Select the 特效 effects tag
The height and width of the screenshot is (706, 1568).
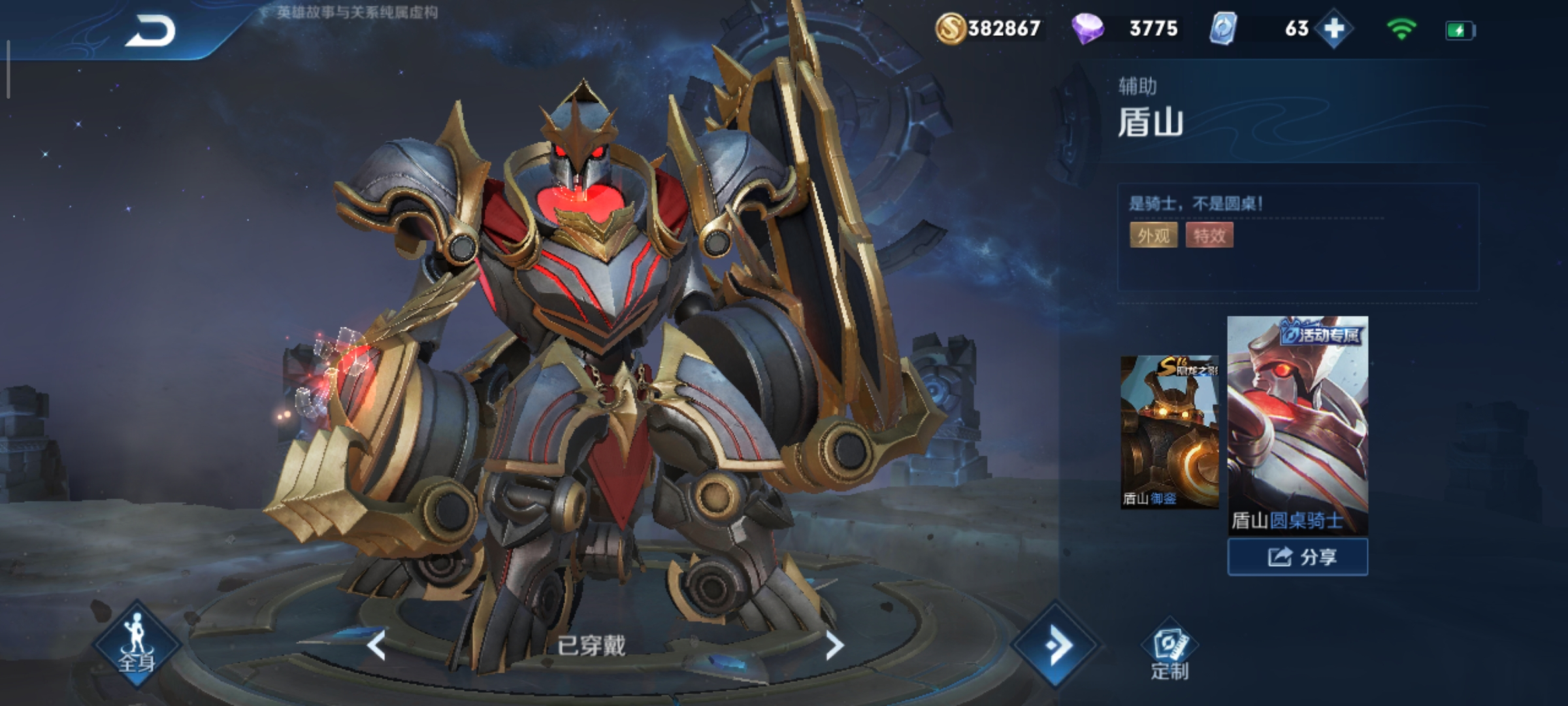point(1209,235)
